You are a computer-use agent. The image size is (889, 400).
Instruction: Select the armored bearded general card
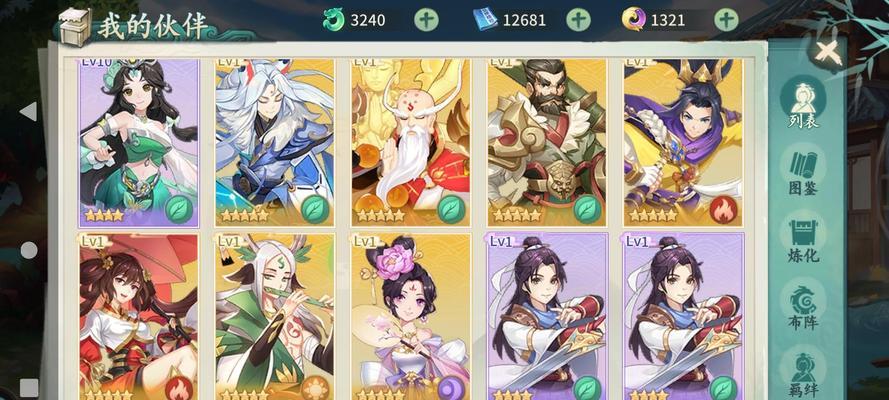click(x=546, y=142)
